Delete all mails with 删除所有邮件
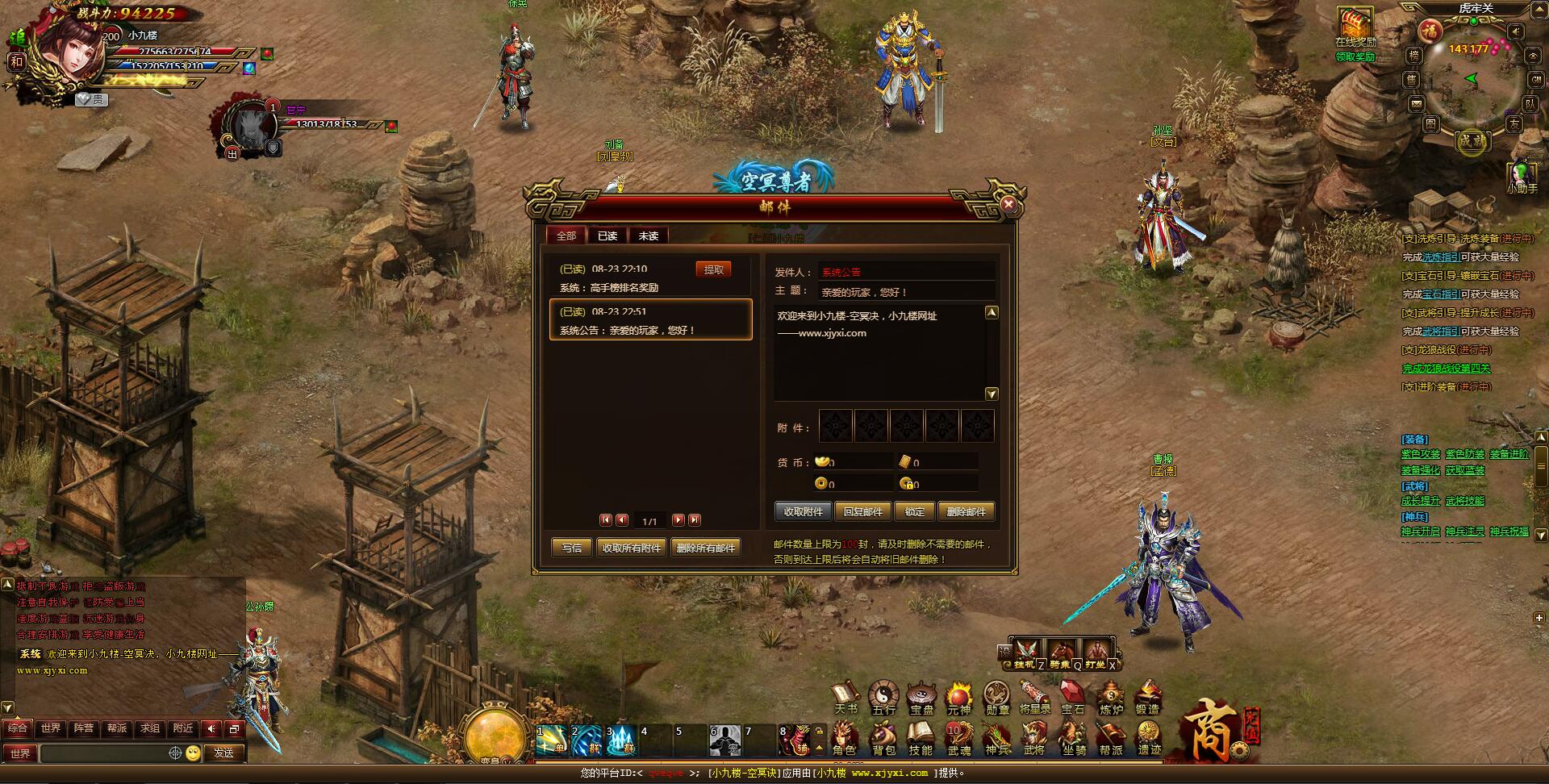The image size is (1549, 784). click(706, 548)
